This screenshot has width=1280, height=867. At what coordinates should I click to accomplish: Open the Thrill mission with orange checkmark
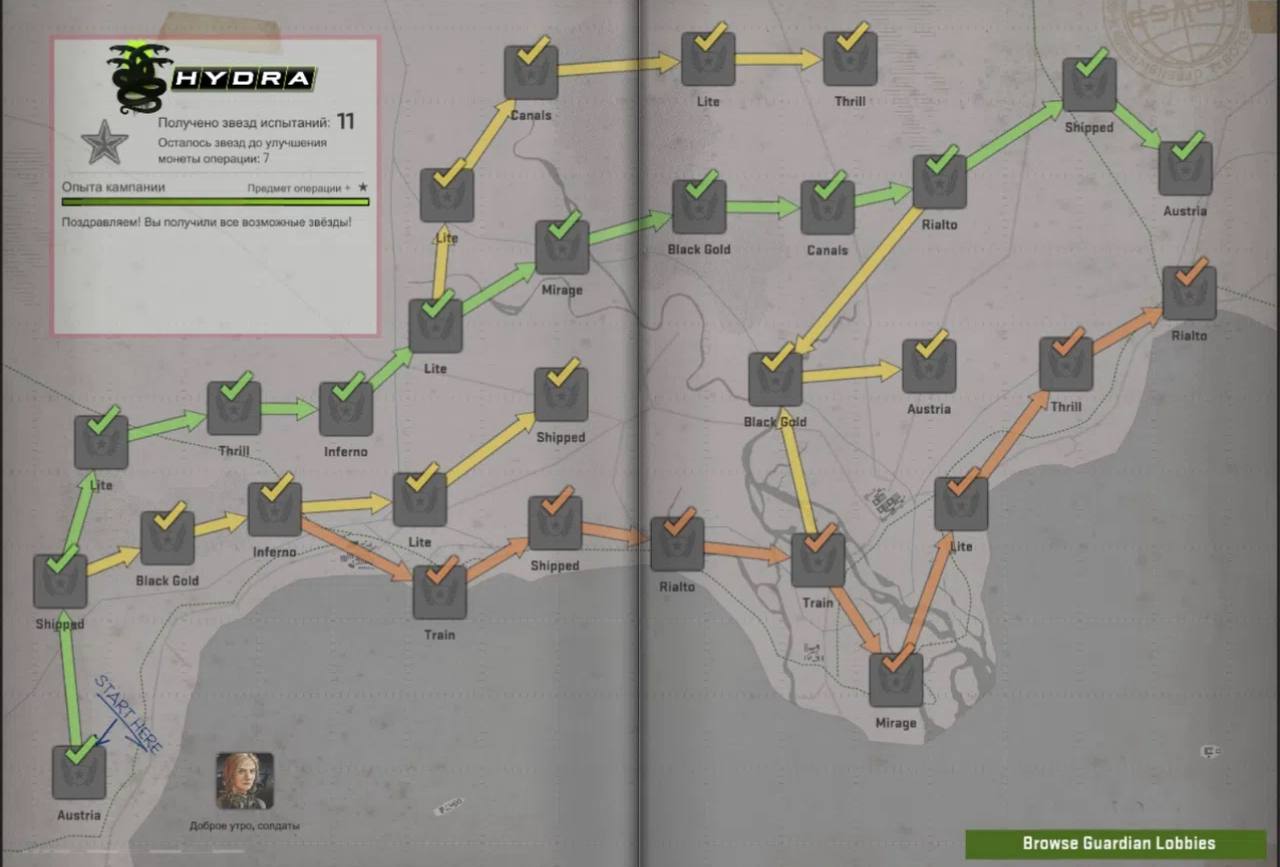click(x=1066, y=364)
